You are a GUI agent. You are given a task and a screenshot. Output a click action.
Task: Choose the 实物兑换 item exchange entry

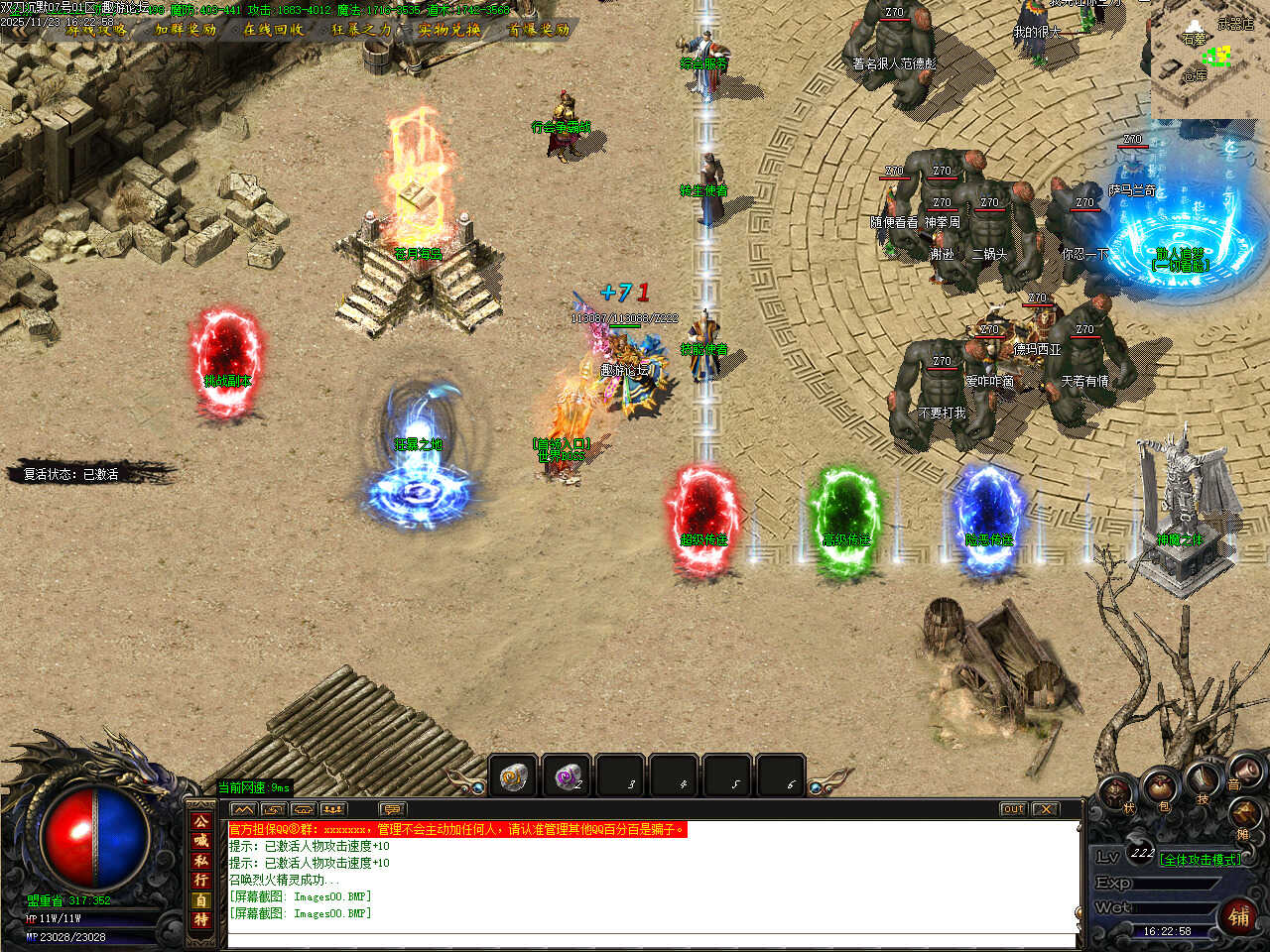(449, 30)
